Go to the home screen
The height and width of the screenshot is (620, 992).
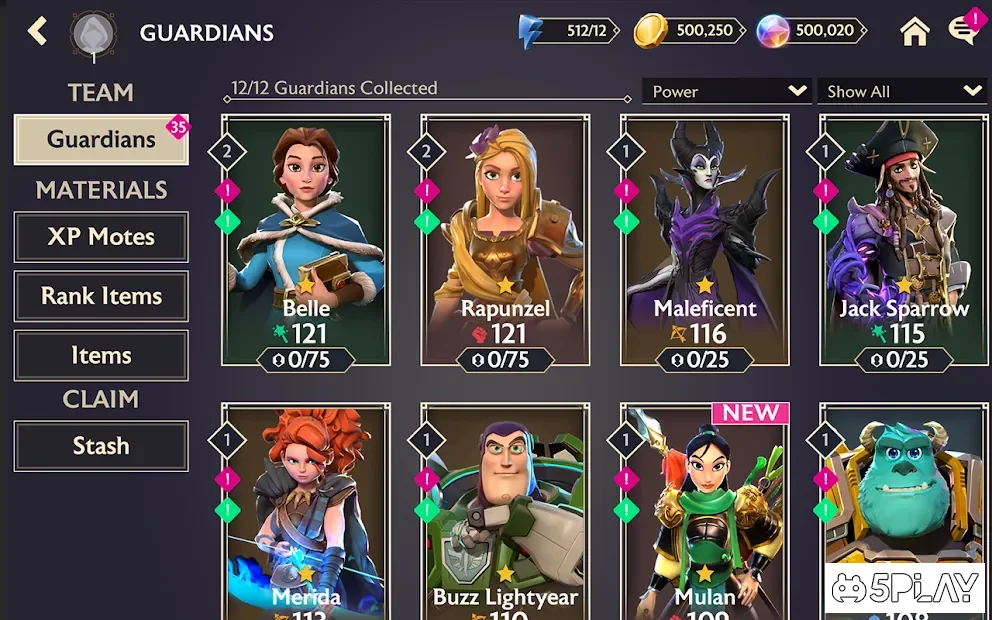click(x=914, y=32)
